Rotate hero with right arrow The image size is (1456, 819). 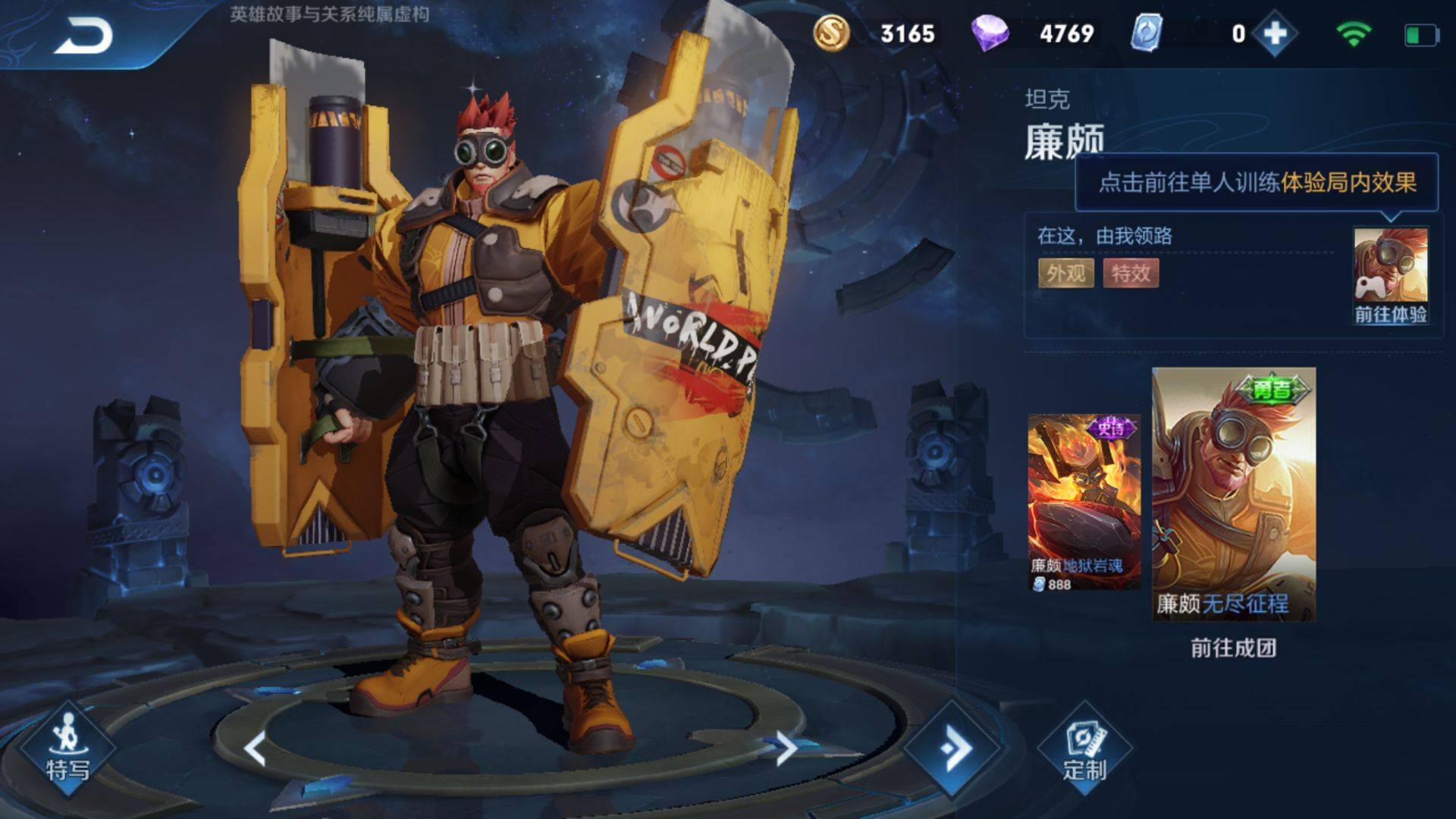pyautogui.click(x=786, y=748)
